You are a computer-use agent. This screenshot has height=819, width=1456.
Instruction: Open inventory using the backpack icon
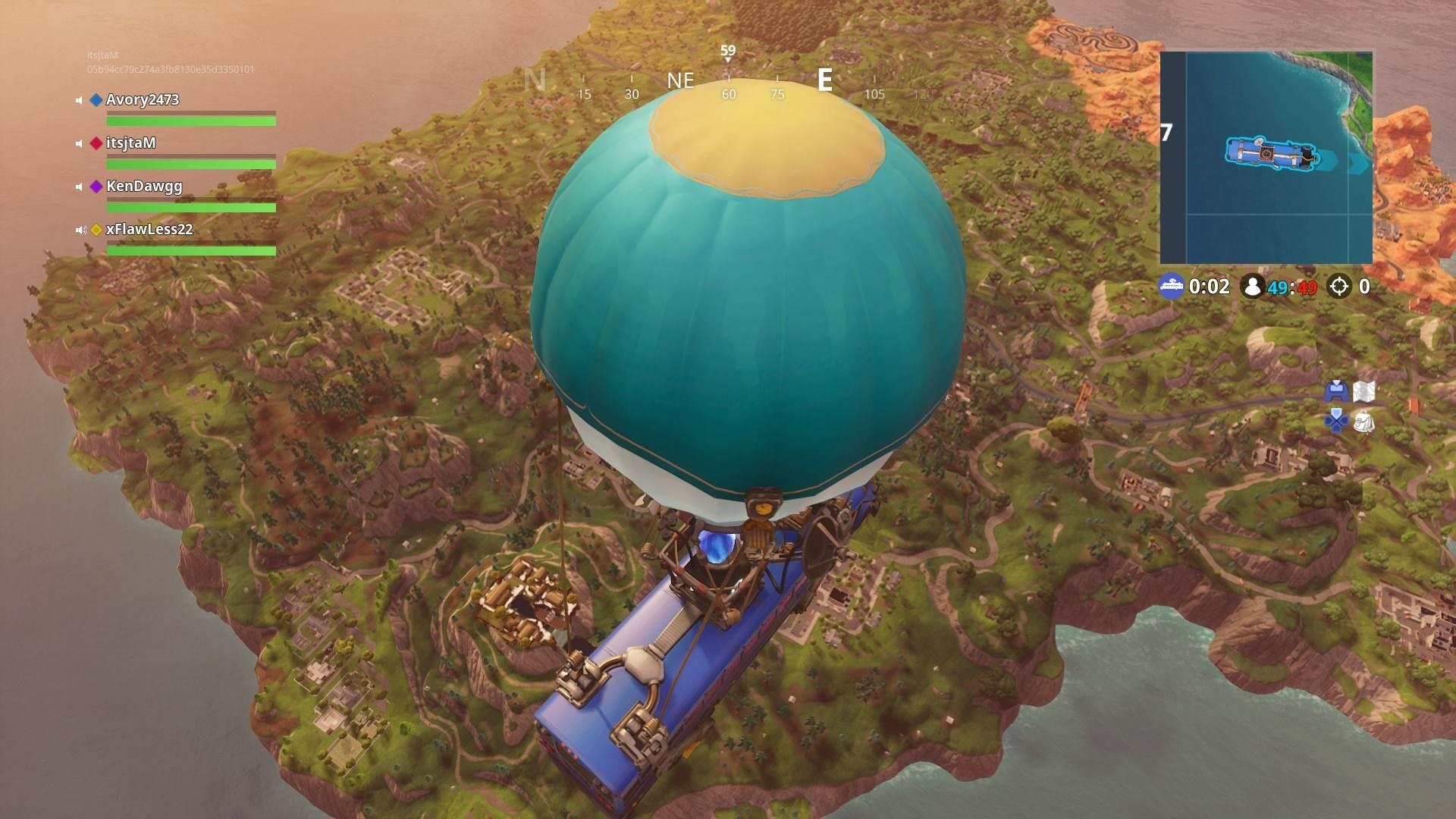pos(1363,422)
